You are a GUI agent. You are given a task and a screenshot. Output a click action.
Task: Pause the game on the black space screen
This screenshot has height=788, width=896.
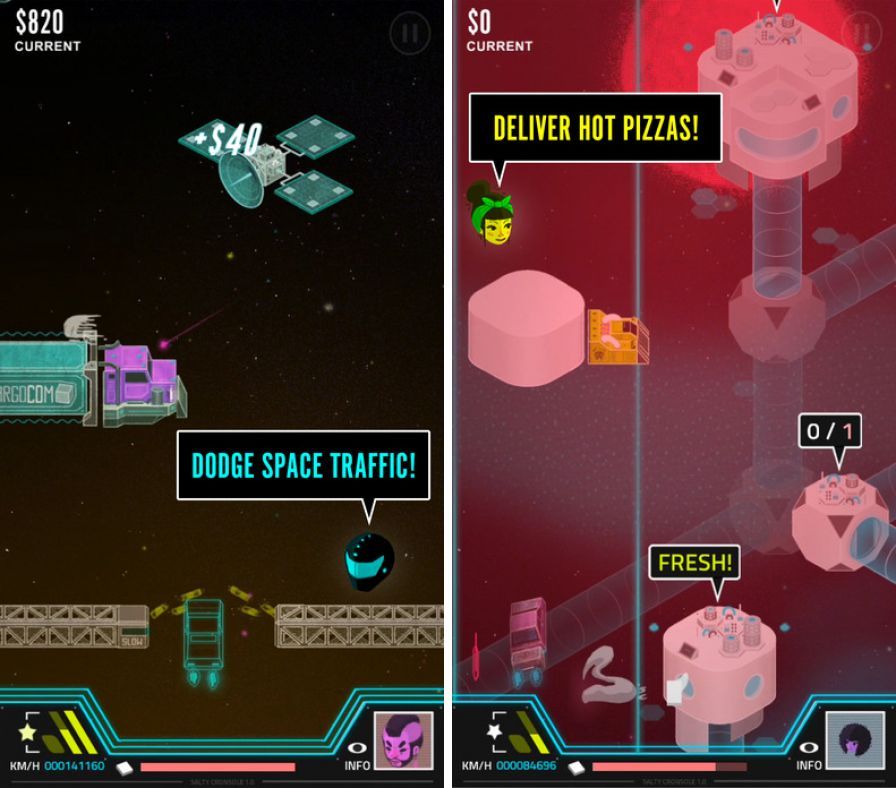(410, 34)
